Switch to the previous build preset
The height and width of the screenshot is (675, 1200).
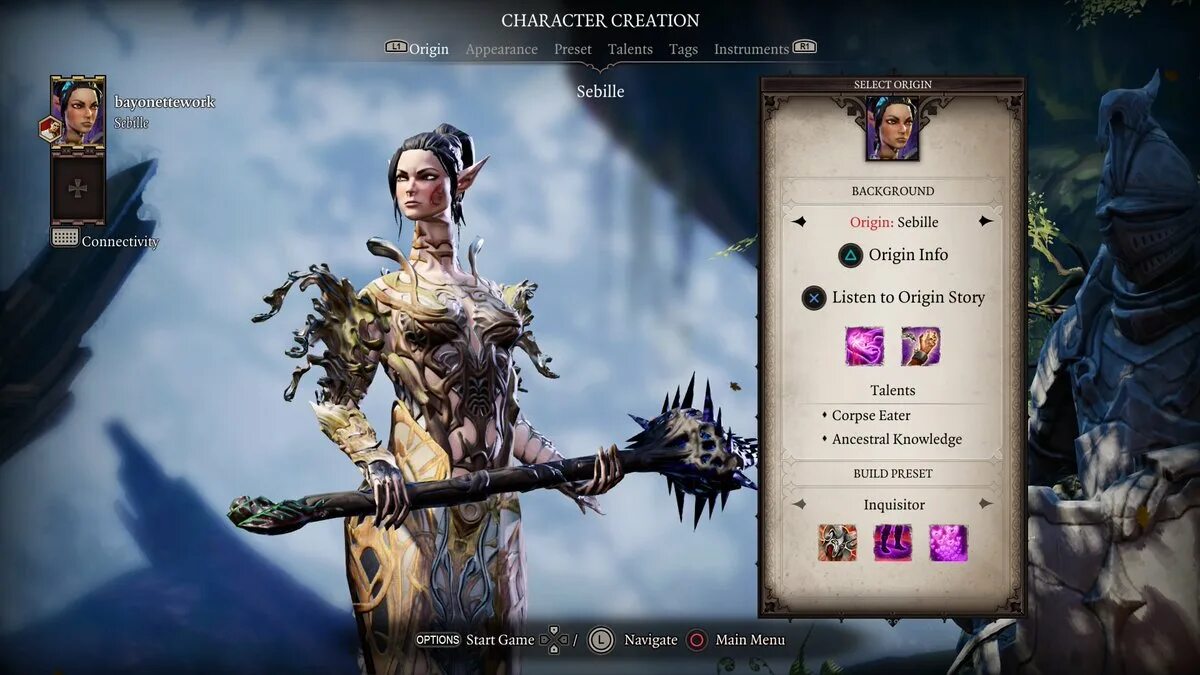[799, 504]
